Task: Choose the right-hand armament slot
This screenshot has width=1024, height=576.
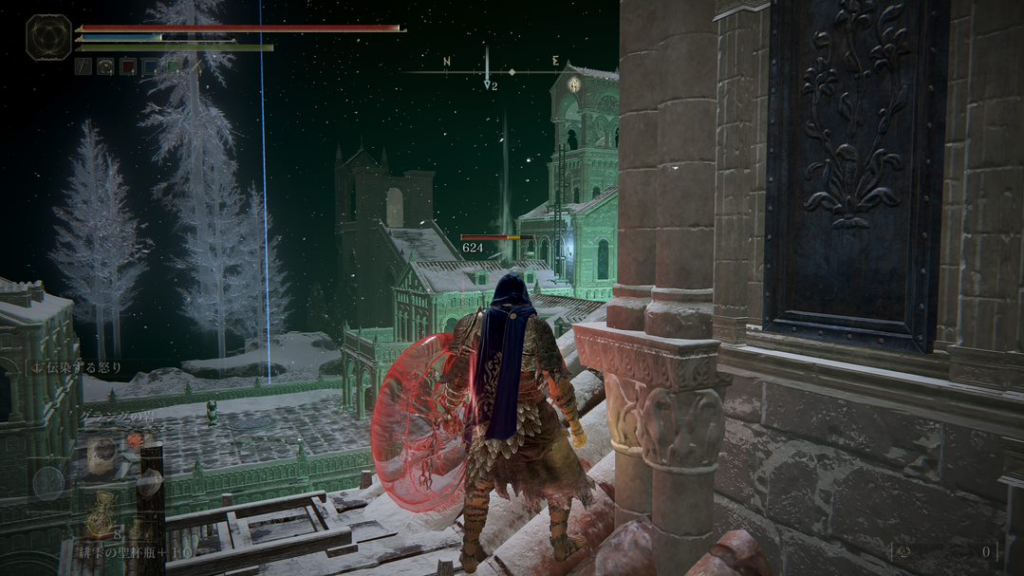Action: [148, 484]
